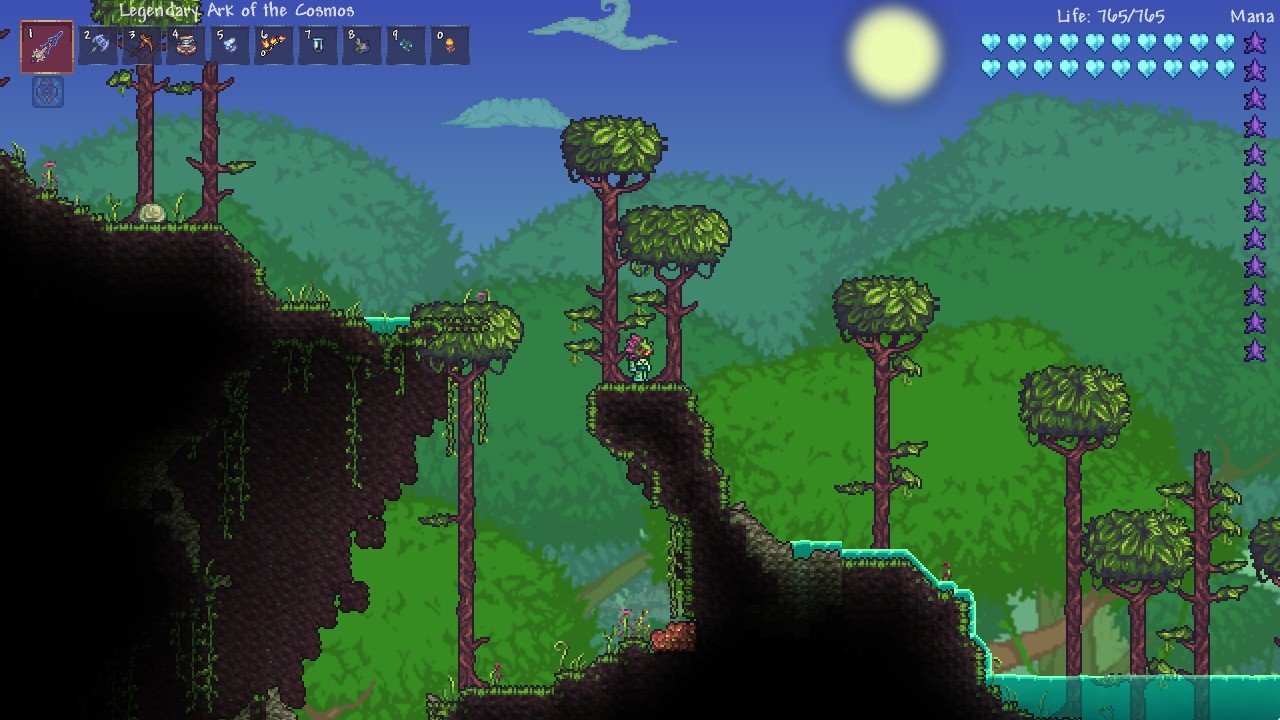
Task: Select the green and purple item in slot 8
Action: 362,46
